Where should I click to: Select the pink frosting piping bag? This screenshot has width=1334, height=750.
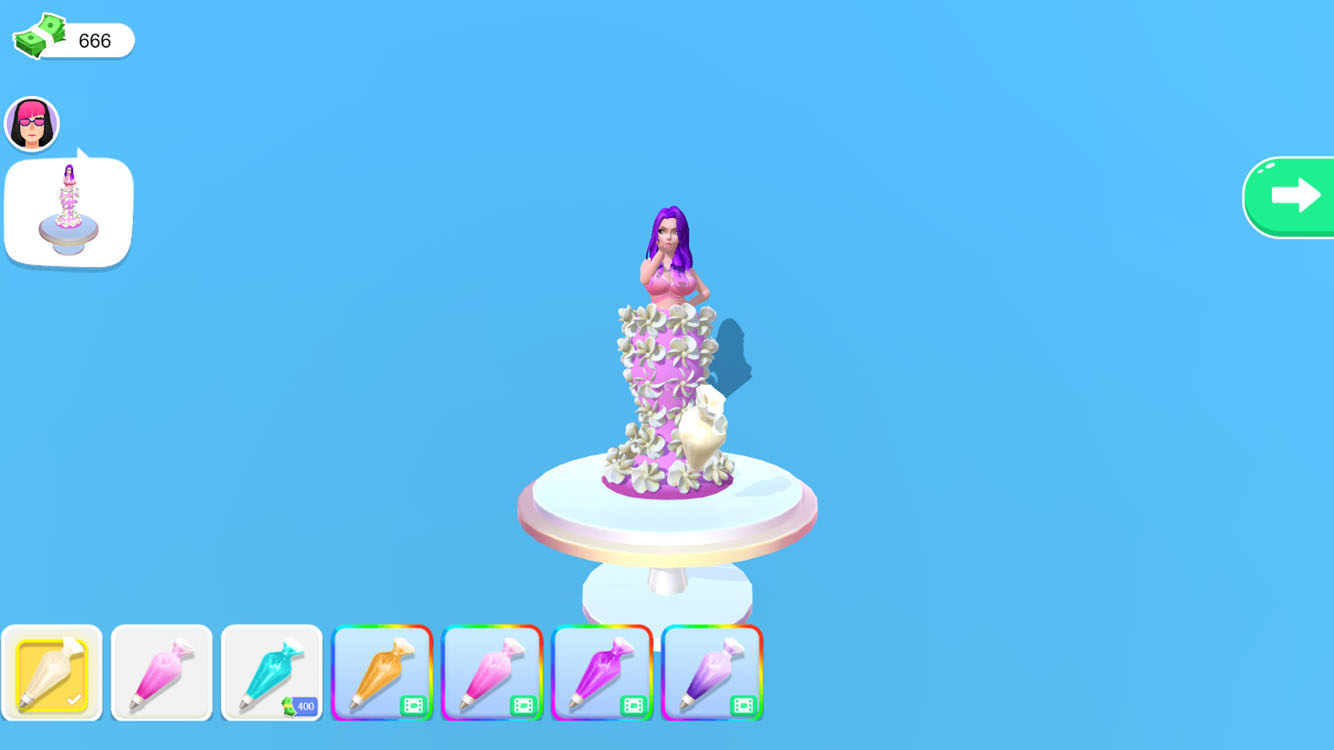click(162, 670)
